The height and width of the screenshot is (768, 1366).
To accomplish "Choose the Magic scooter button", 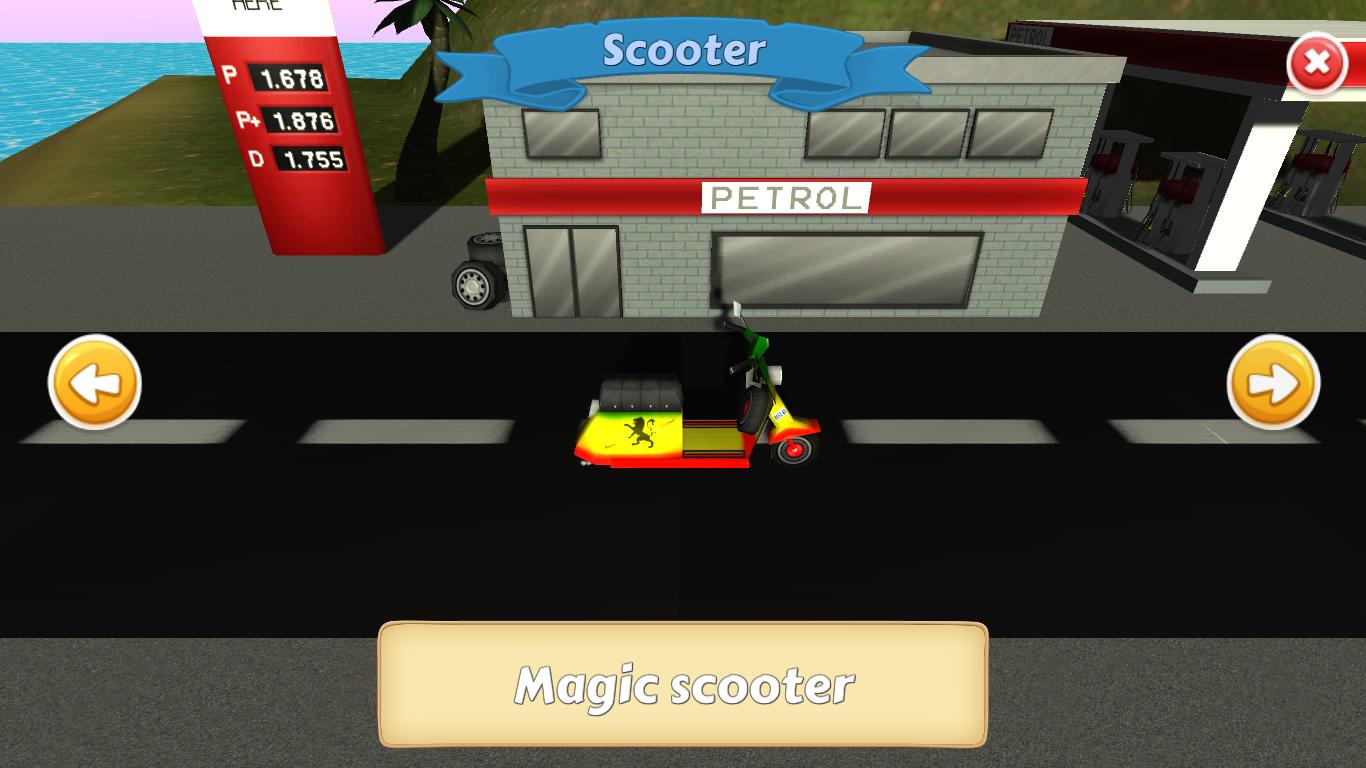I will click(x=683, y=686).
